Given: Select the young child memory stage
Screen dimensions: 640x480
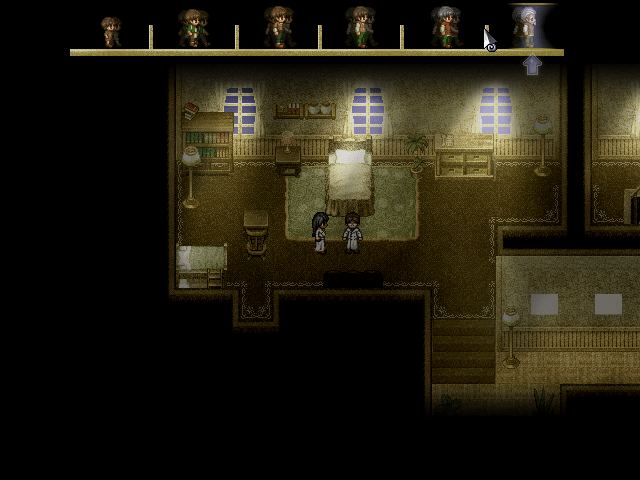Looking at the screenshot, I should (x=111, y=30).
